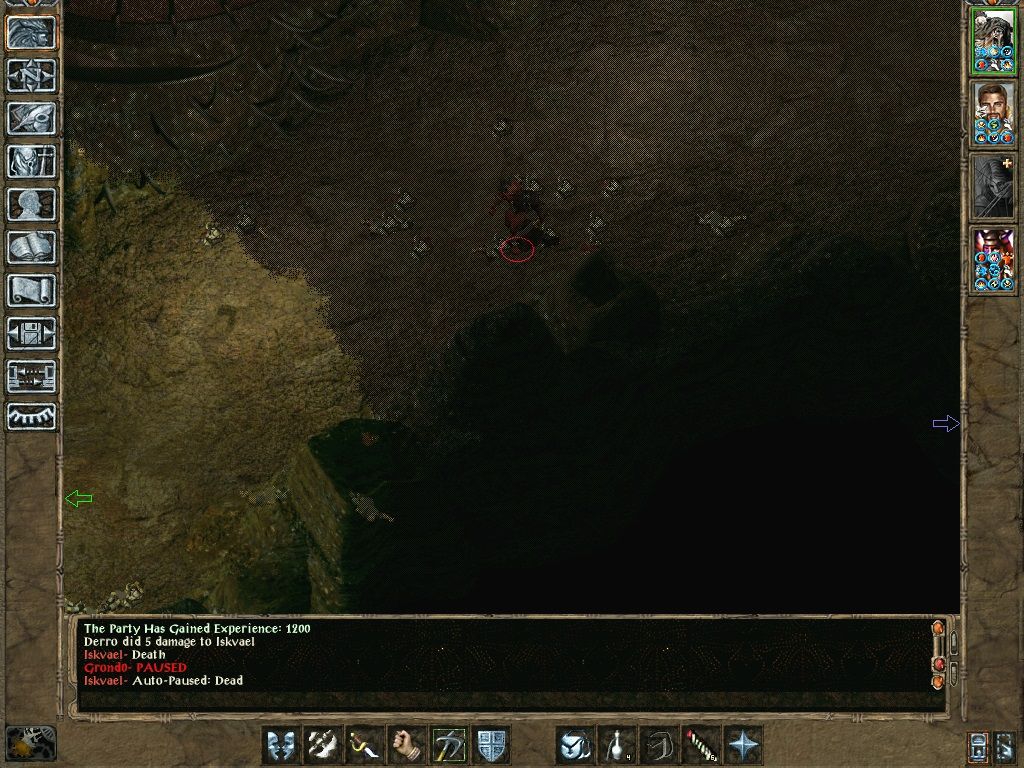This screenshot has width=1024, height=768.
Task: Open the area map with the compass button
Action: tap(31, 75)
